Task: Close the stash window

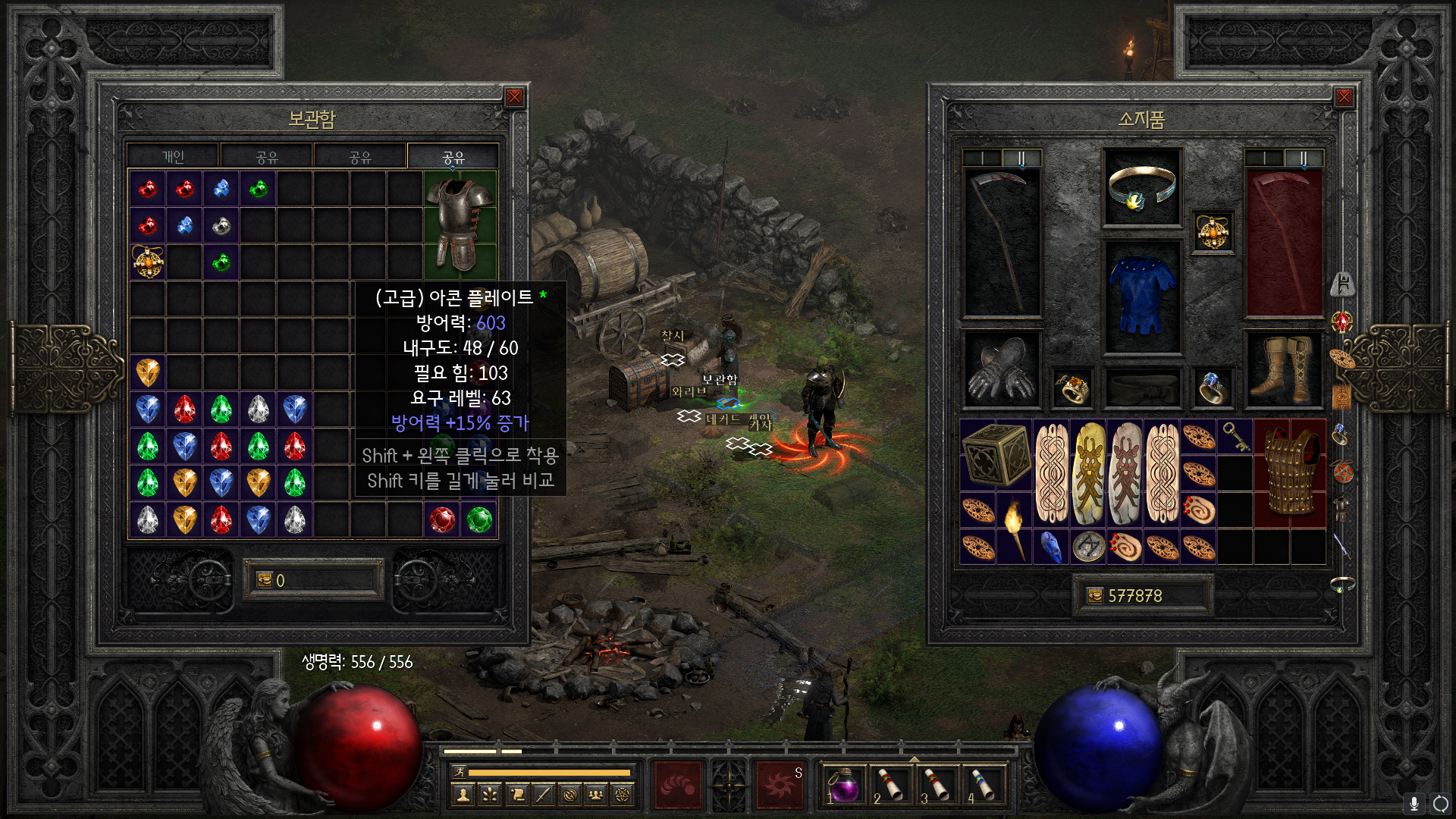Action: click(x=514, y=97)
